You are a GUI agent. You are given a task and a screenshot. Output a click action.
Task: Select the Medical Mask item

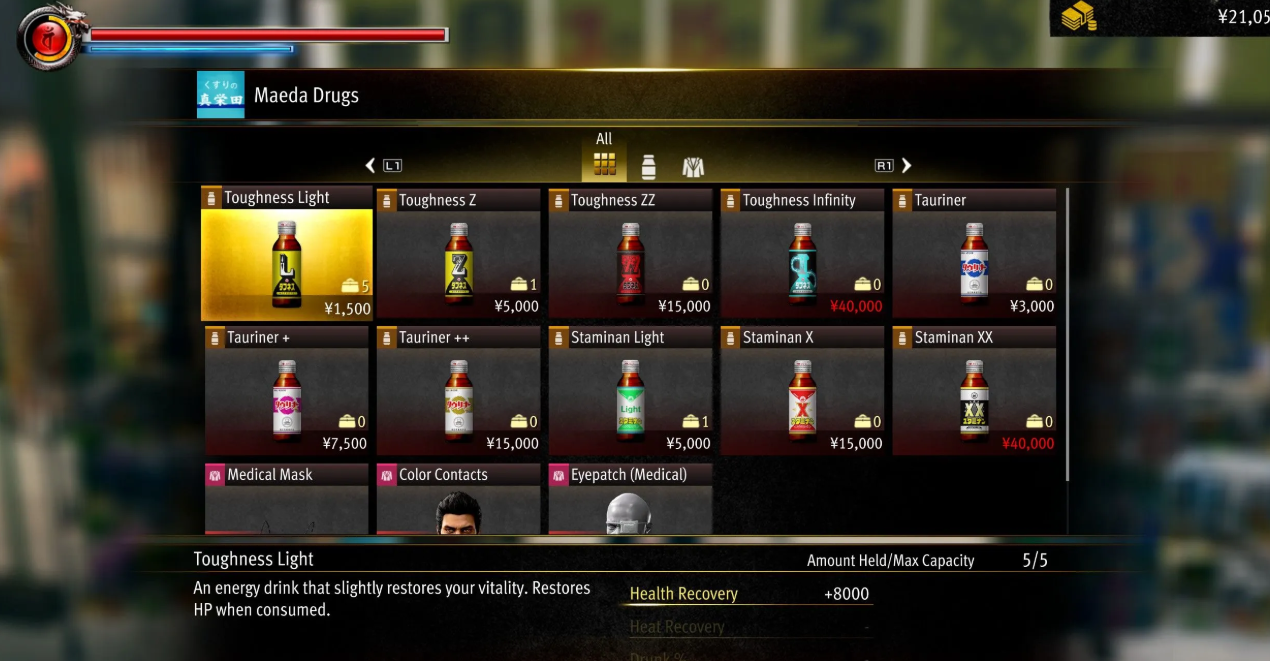[286, 500]
